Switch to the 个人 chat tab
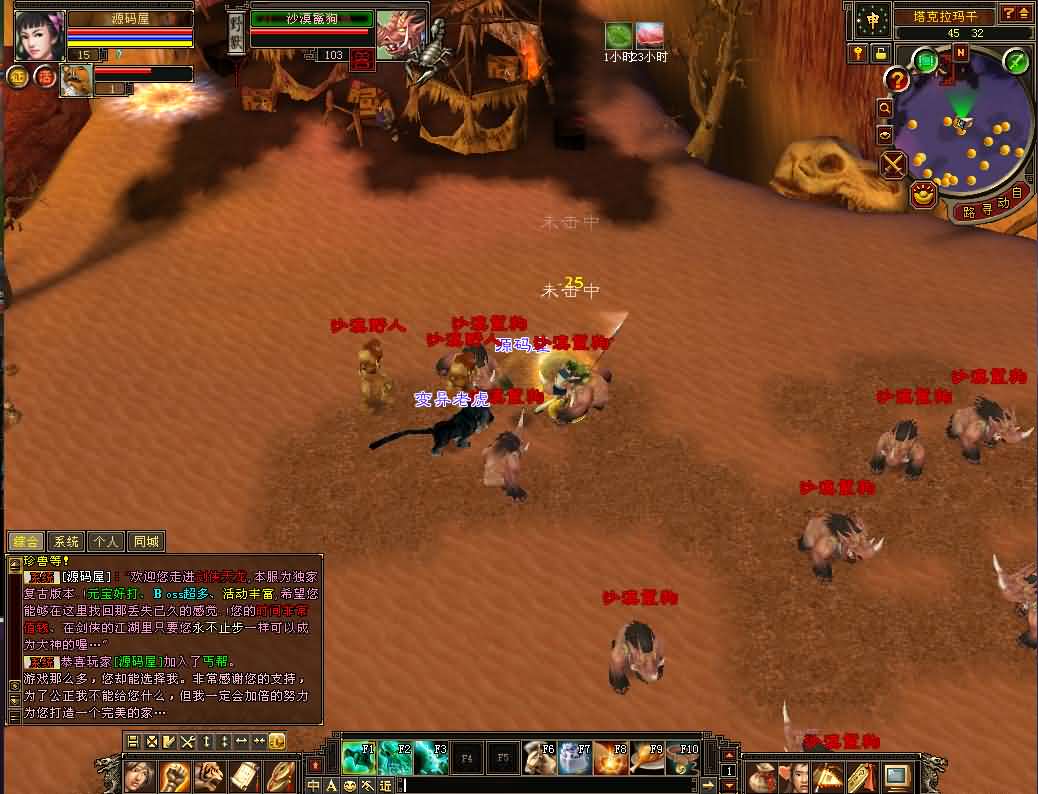Screen dimensions: 1038x794 [105, 542]
